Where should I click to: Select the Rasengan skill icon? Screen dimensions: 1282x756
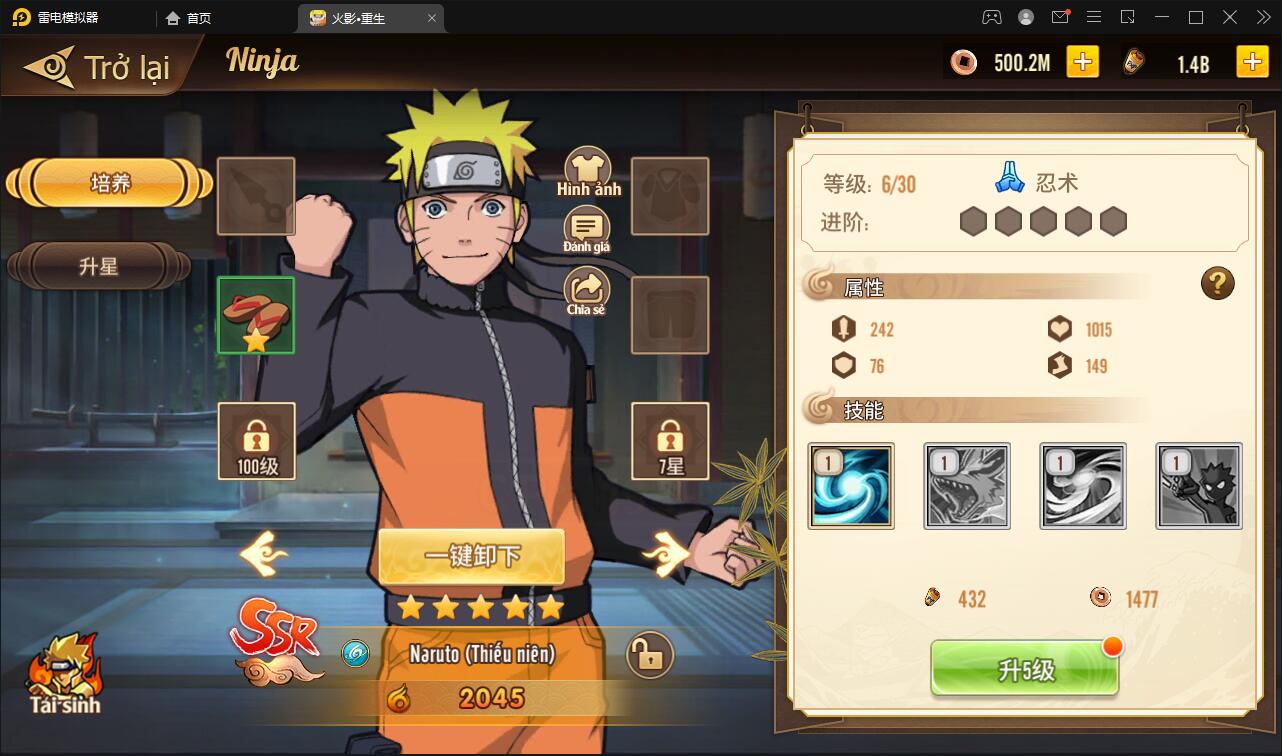(850, 486)
